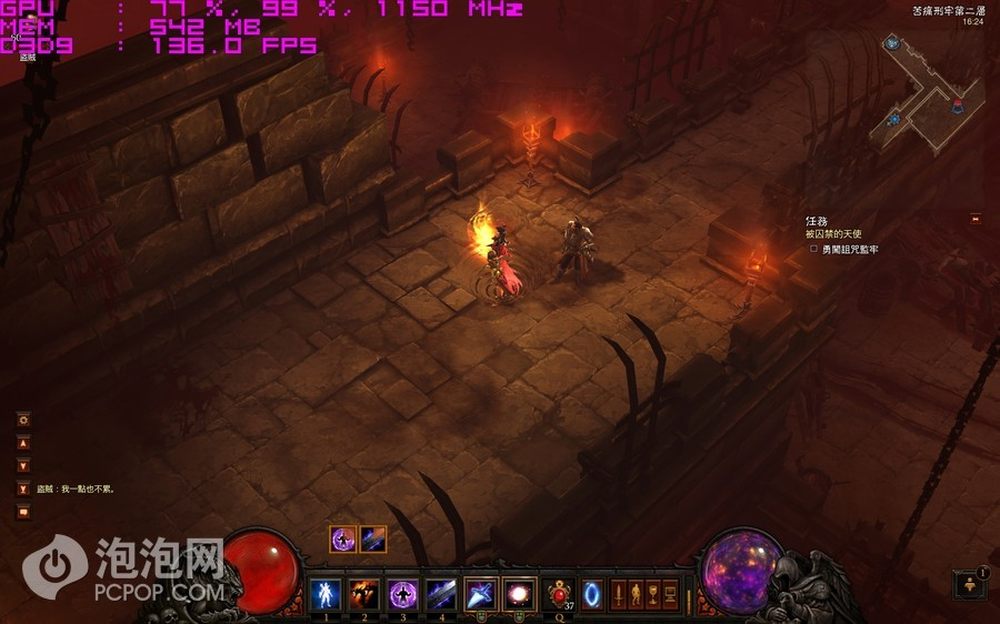Click the dungeon minimap
Viewport: 1000px width, 624px height.
(x=926, y=95)
